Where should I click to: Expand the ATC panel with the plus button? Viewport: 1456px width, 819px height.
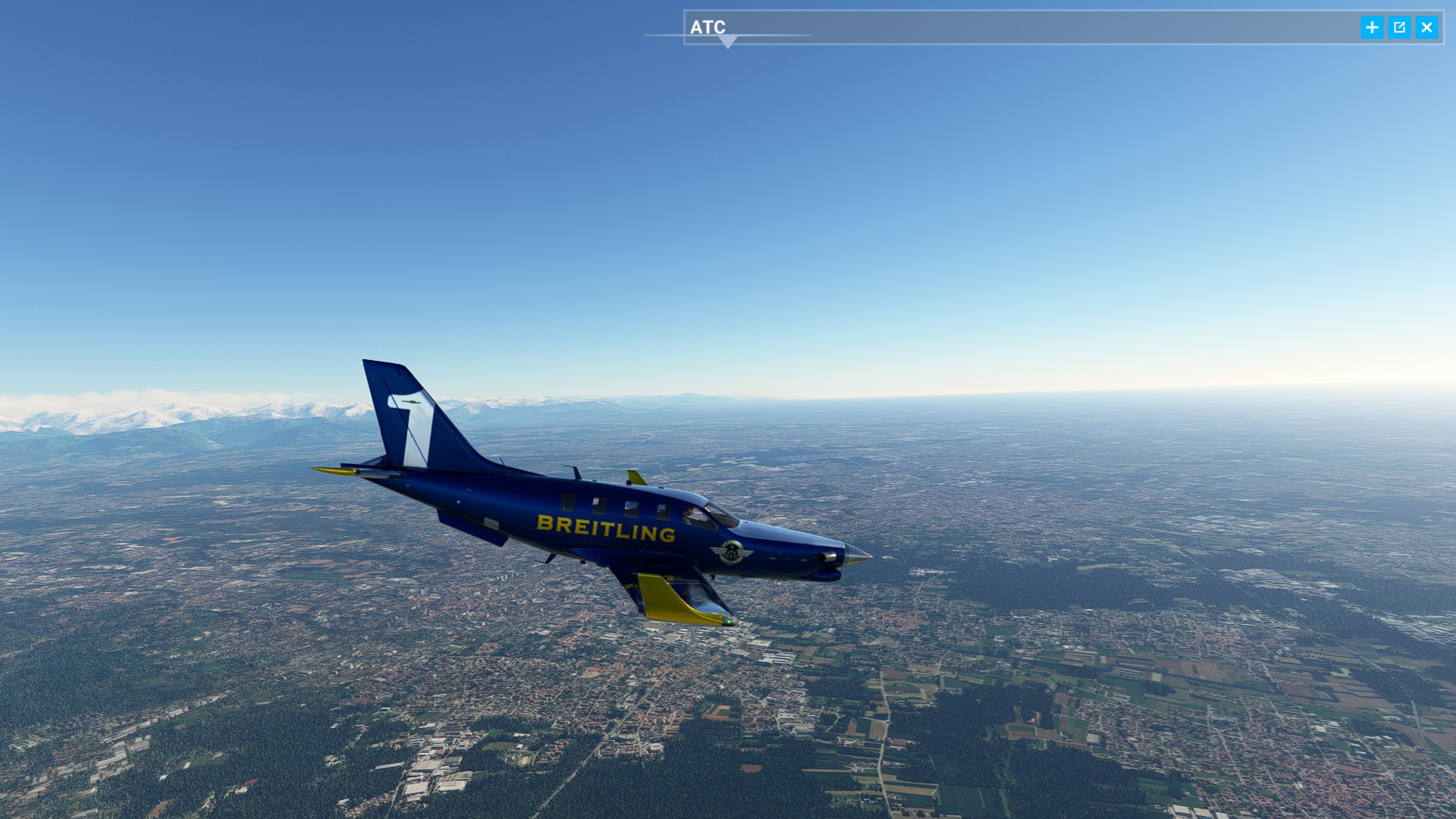(1372, 28)
